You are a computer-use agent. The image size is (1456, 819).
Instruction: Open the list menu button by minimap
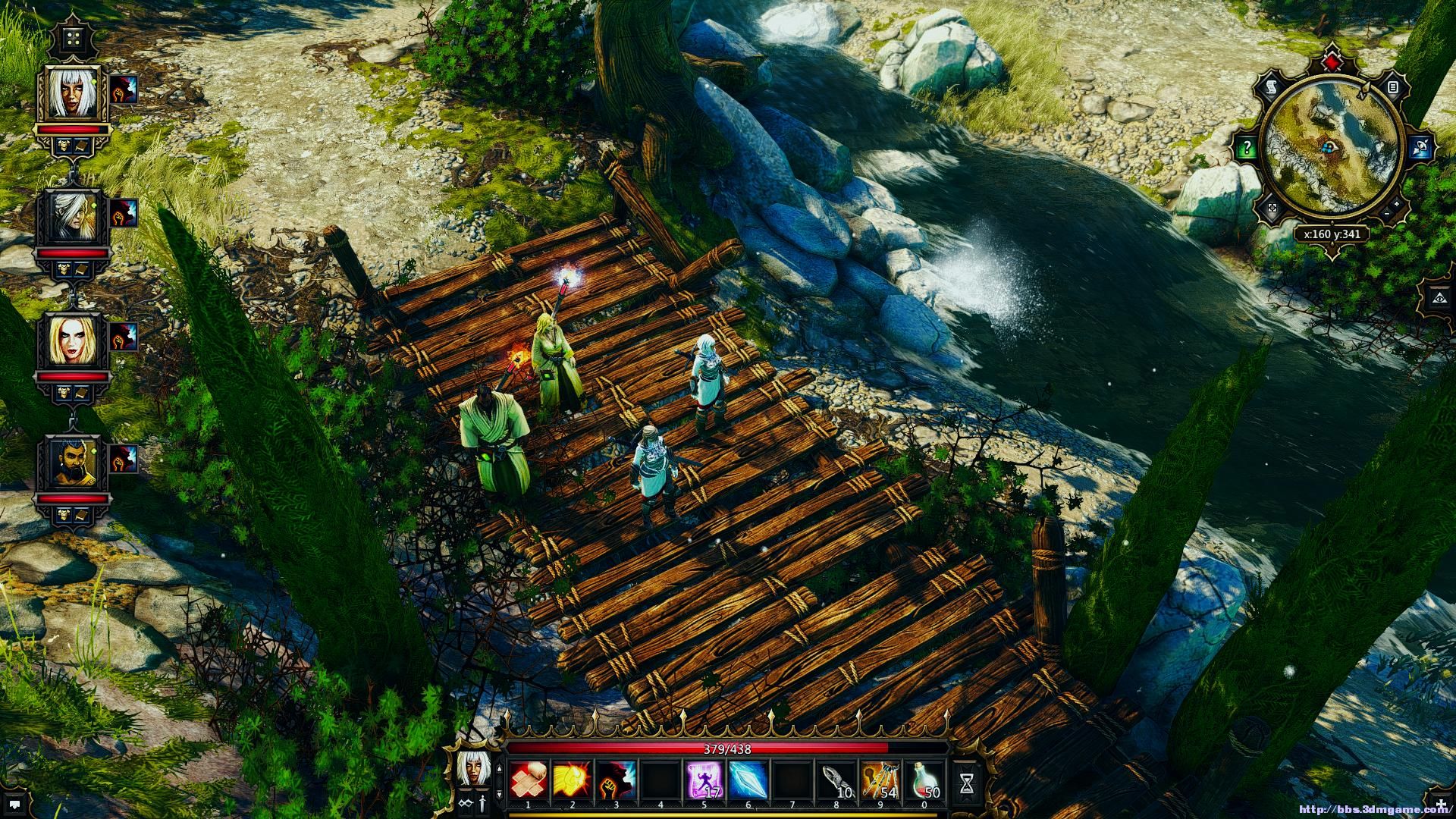pyautogui.click(x=1393, y=88)
